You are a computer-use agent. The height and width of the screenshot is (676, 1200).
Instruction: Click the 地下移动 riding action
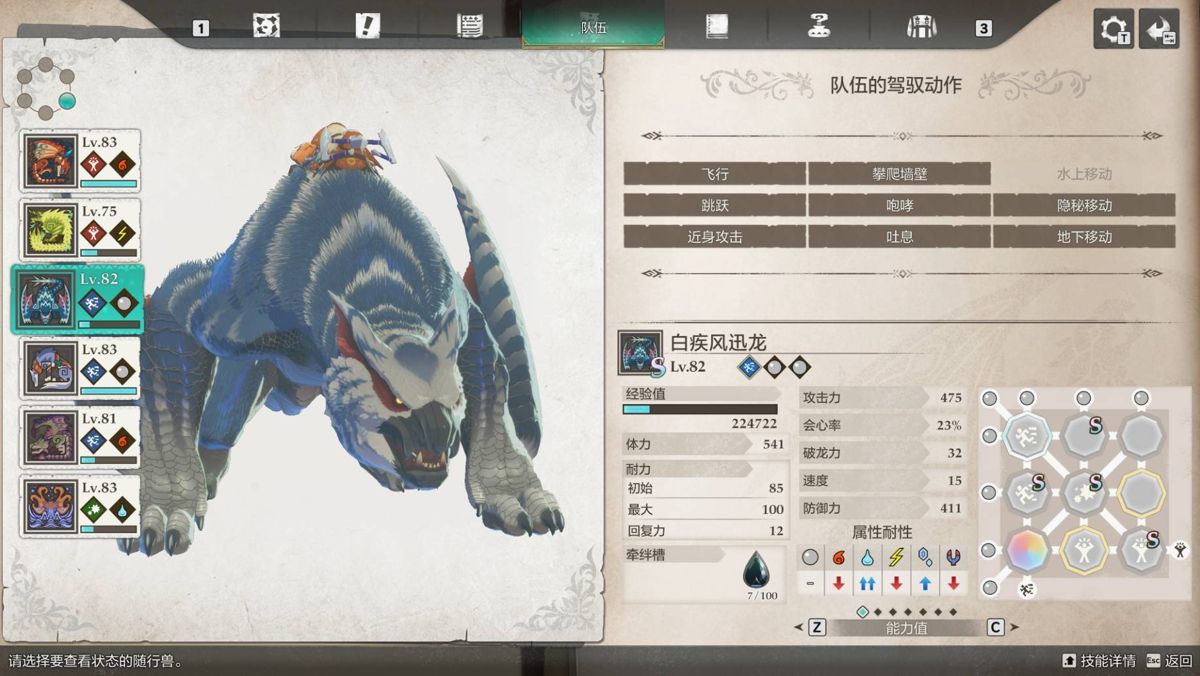tap(1084, 237)
